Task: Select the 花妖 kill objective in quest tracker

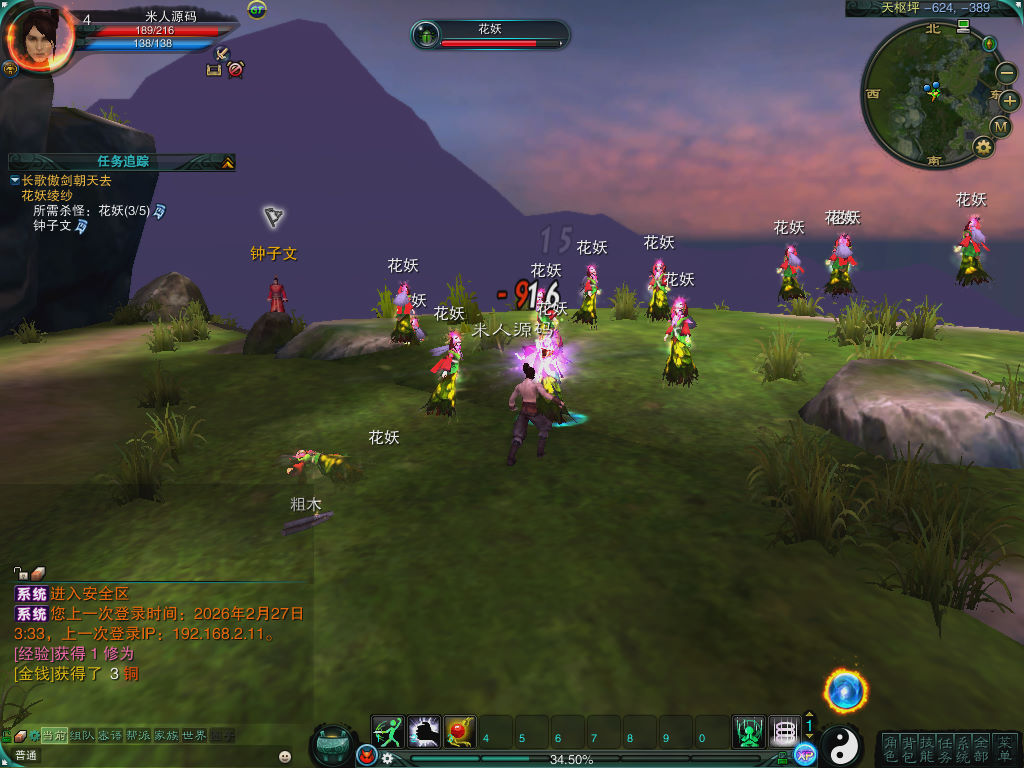Action: click(95, 211)
